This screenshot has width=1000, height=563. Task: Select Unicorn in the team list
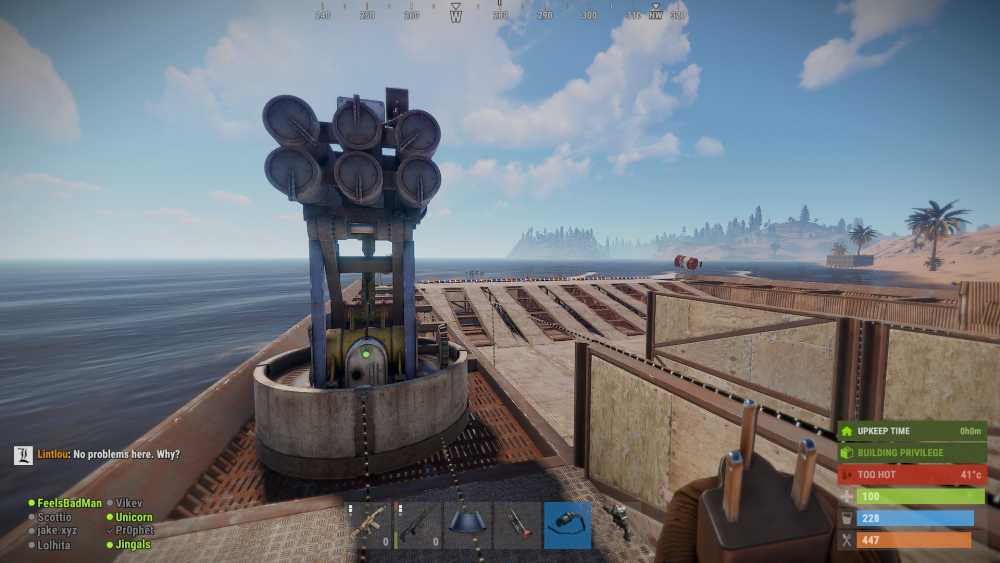(x=134, y=517)
